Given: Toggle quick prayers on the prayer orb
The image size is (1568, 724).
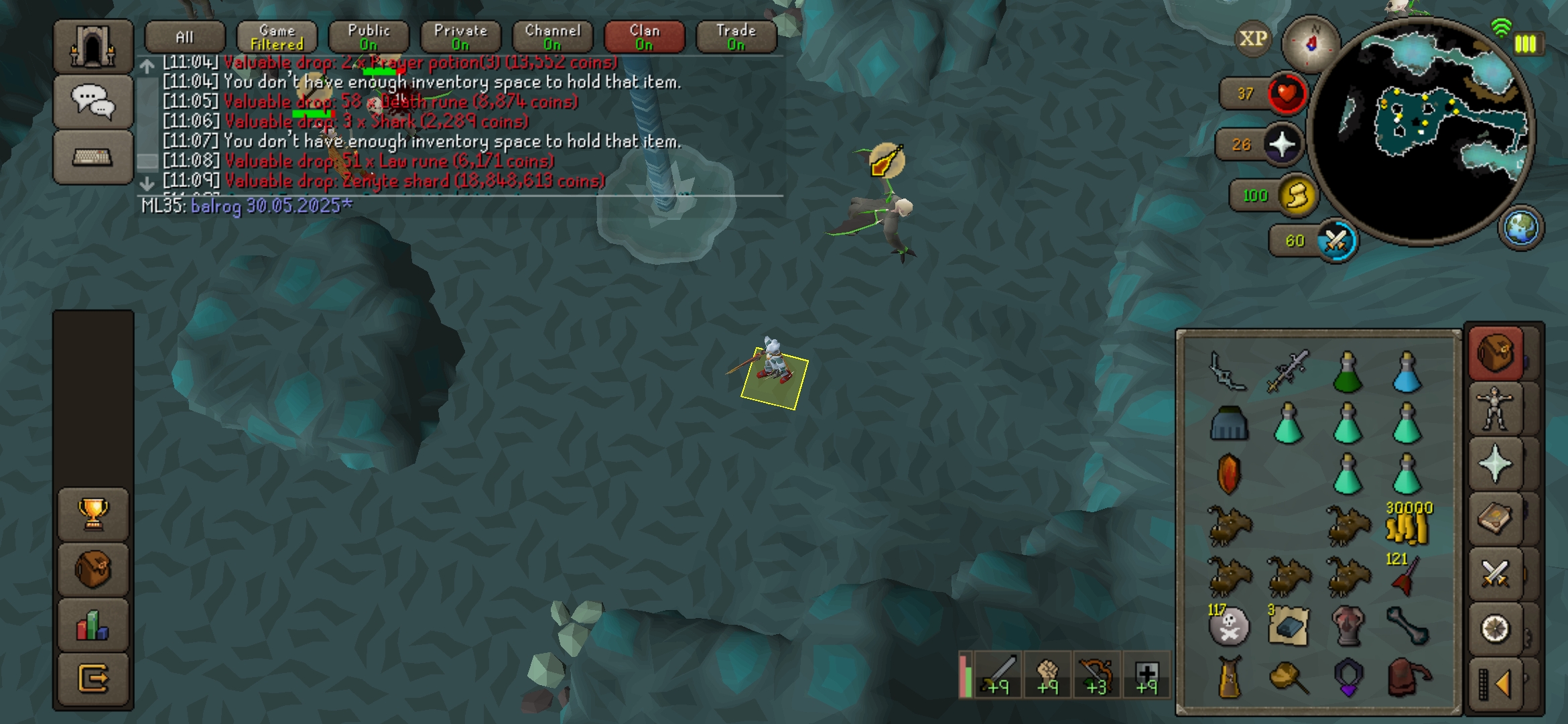Looking at the screenshot, I should 1282,144.
